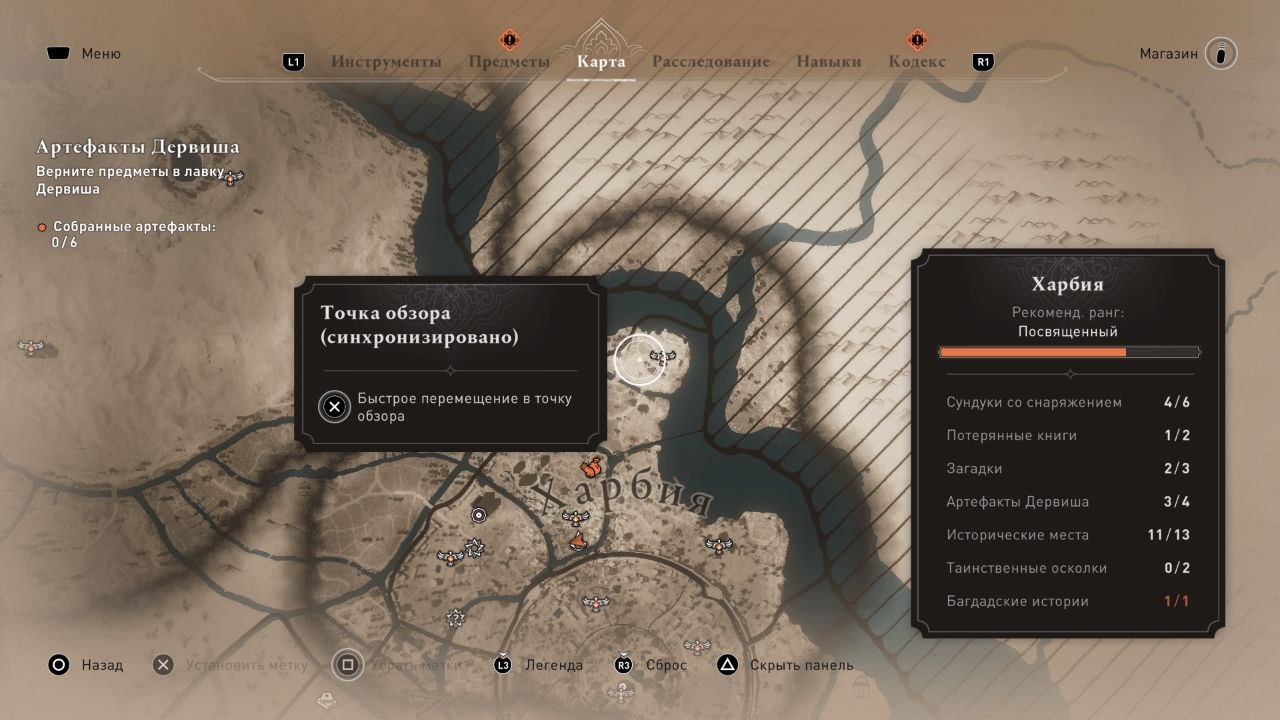1280x720 pixels.
Task: Open the Предметы tab
Action: click(x=509, y=62)
